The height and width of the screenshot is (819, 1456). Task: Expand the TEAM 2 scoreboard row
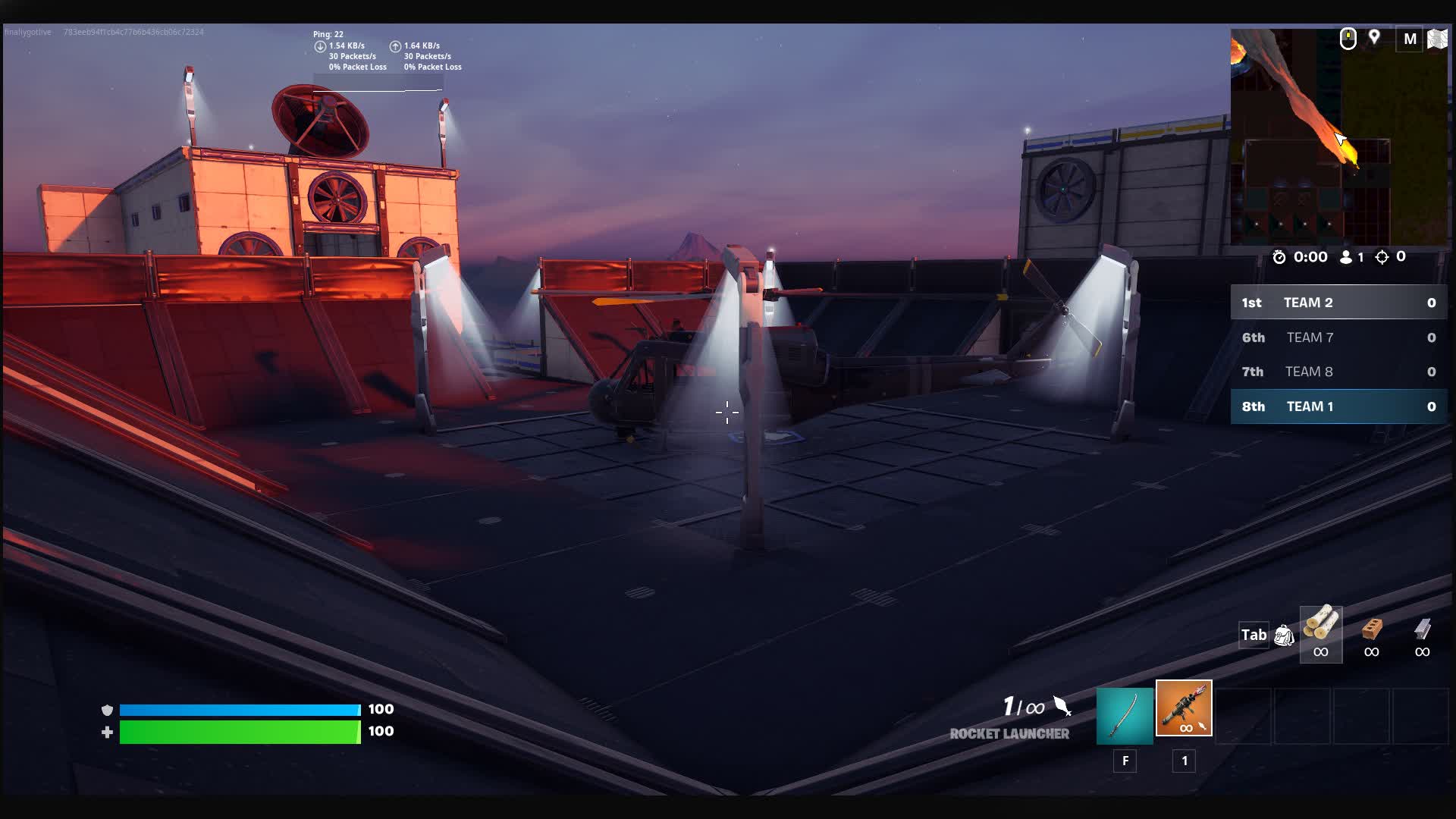coord(1337,303)
